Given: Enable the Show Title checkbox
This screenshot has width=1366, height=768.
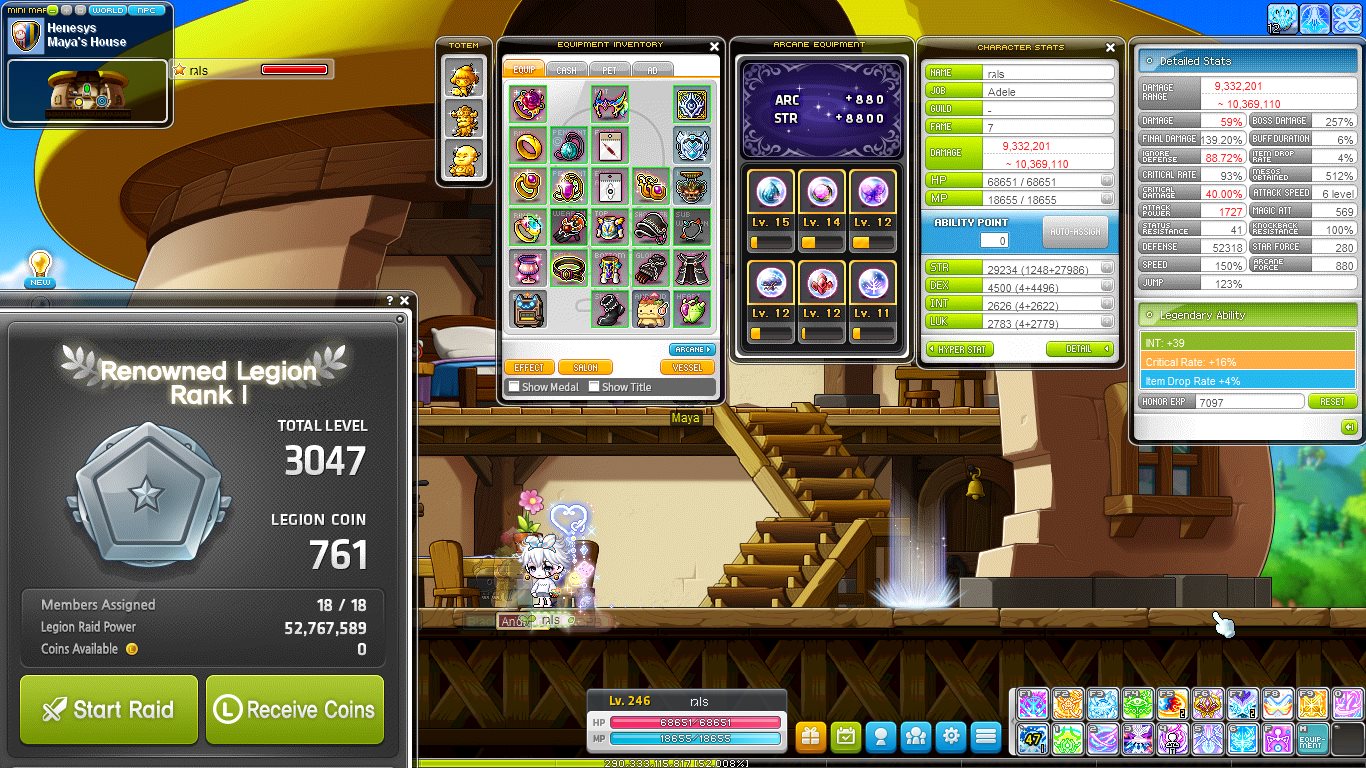Looking at the screenshot, I should 595,387.
